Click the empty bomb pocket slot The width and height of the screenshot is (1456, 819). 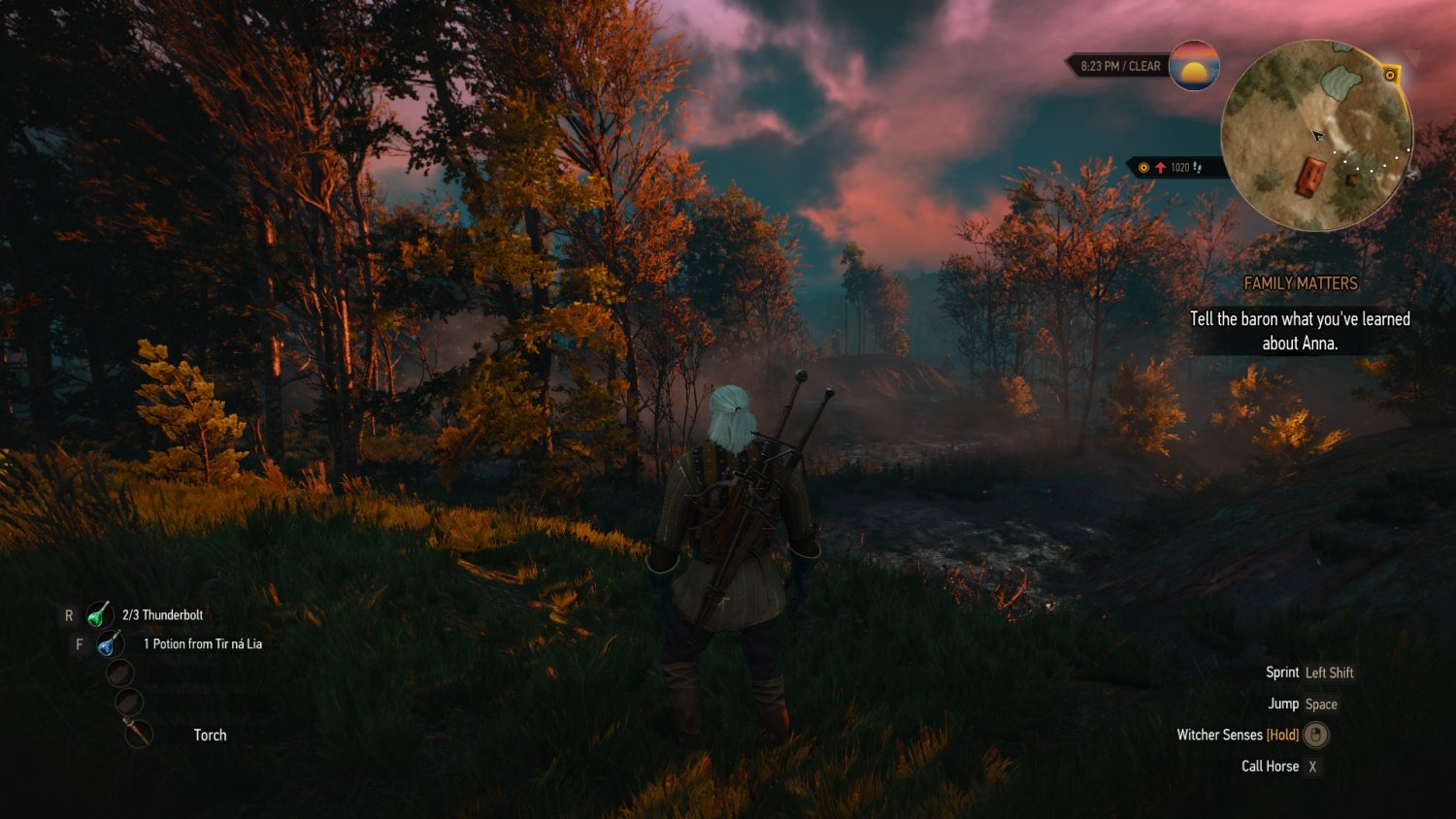(x=121, y=671)
